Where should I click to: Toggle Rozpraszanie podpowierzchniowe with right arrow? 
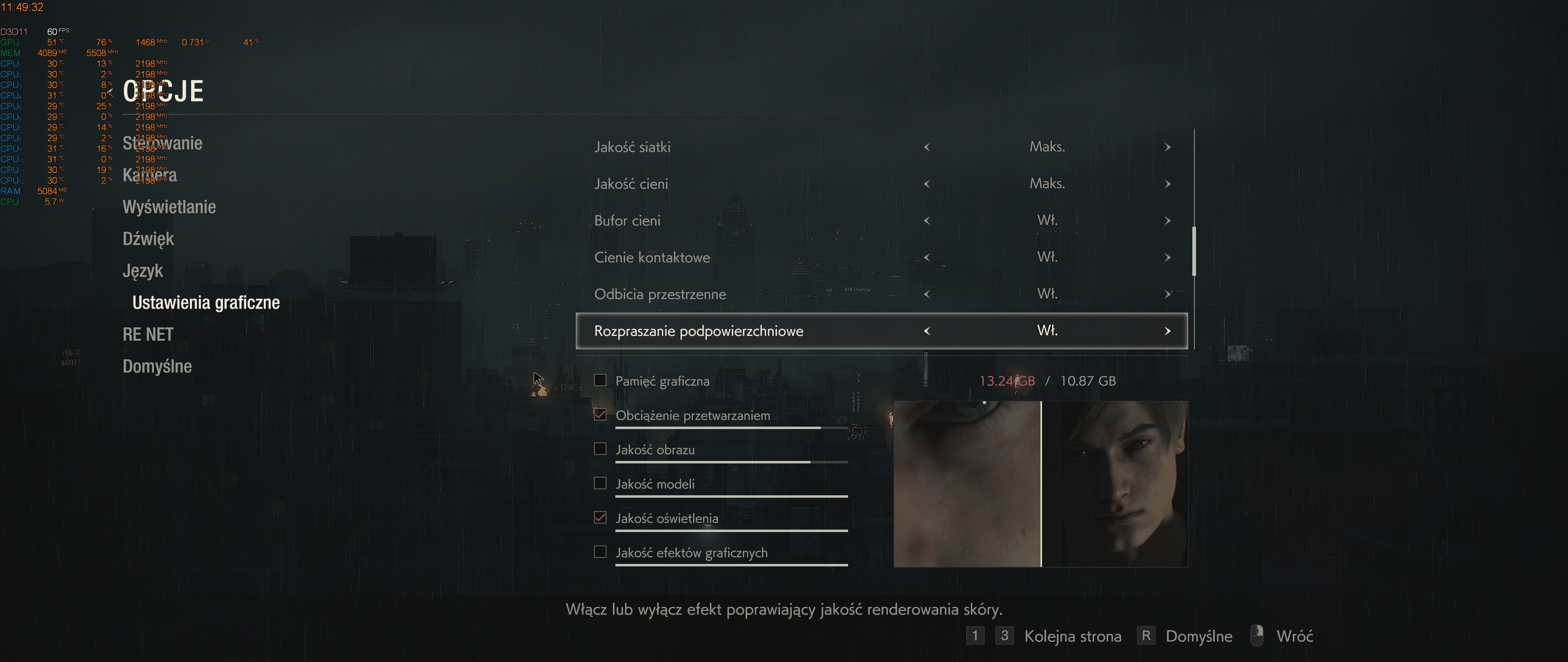(x=1167, y=331)
